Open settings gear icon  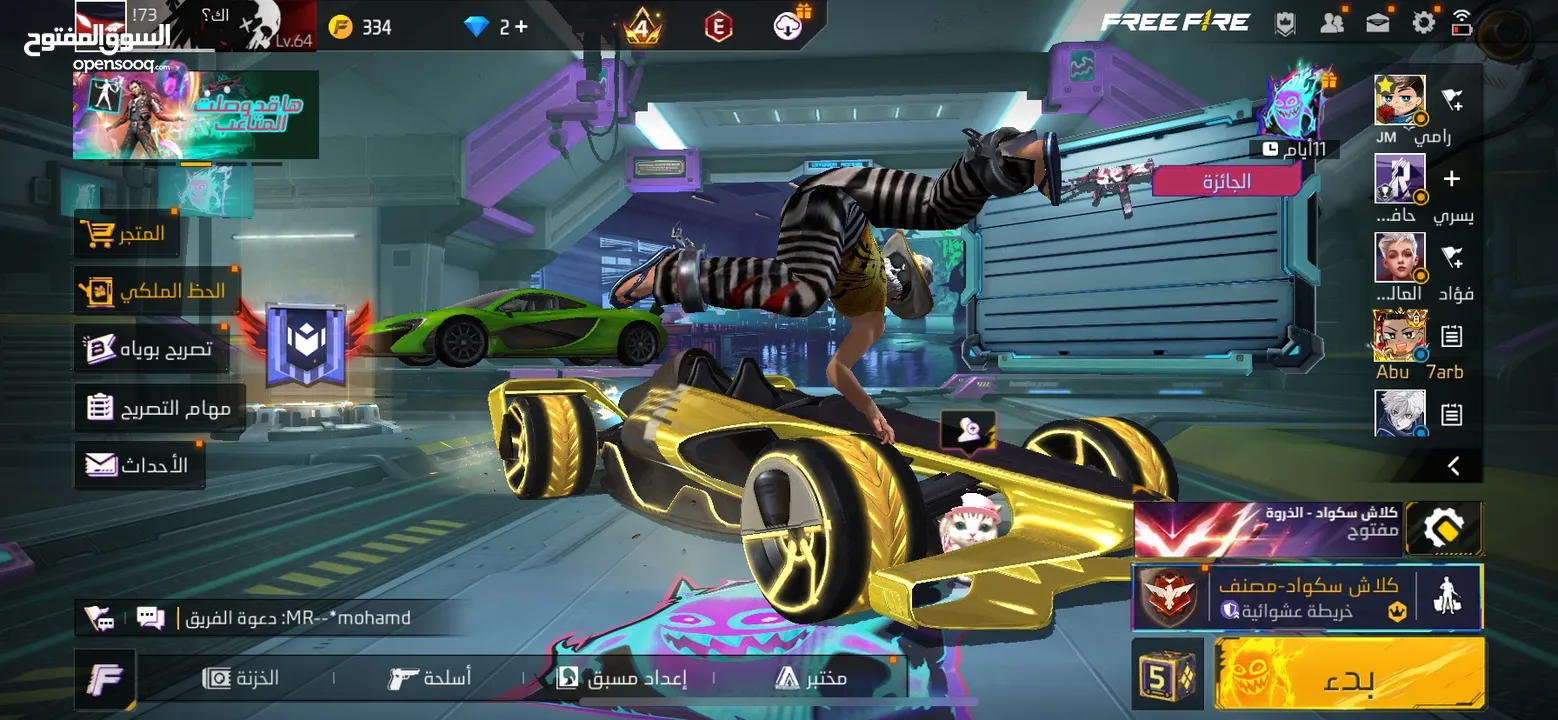point(1424,23)
